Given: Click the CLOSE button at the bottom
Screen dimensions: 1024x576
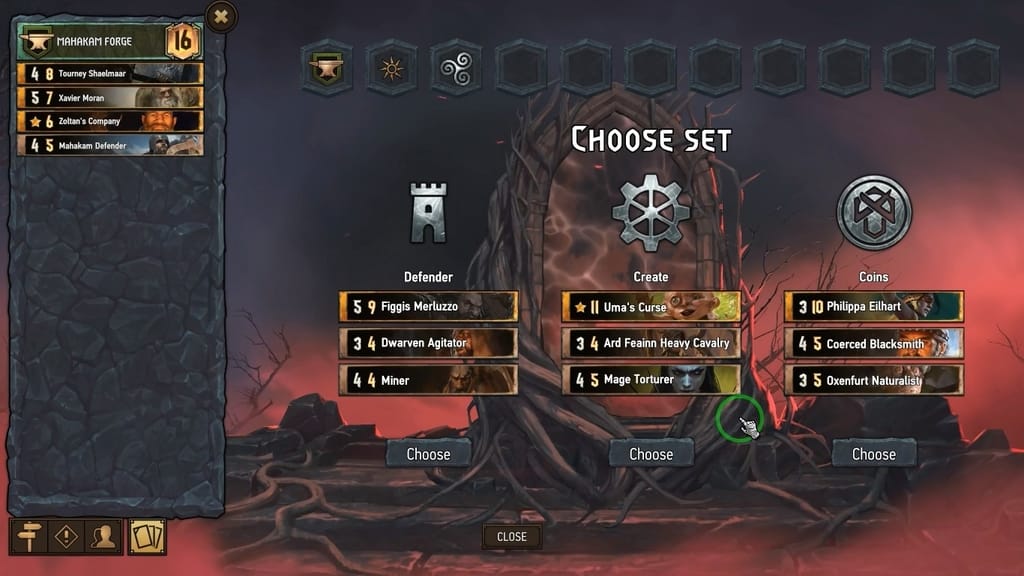Looking at the screenshot, I should coord(511,537).
